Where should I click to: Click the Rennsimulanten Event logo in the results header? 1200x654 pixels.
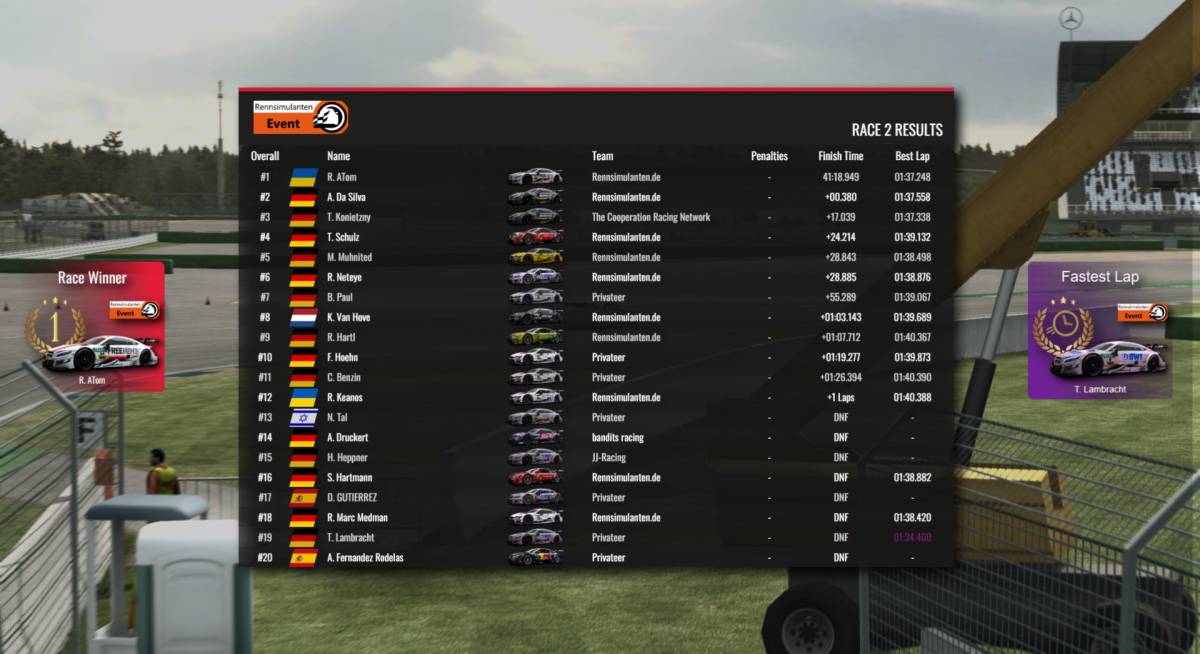tap(300, 117)
